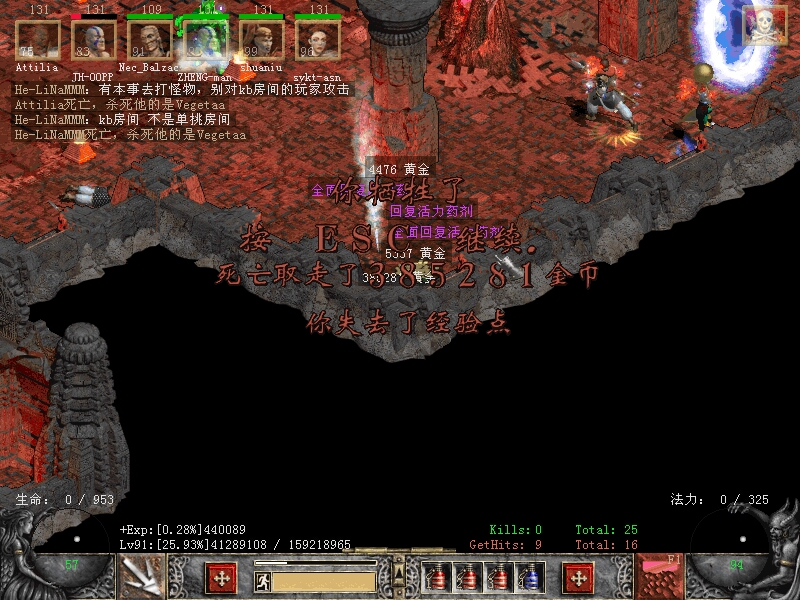Screen dimensions: 800x600
Task: Open the right skill selector marked F1
Action: tap(661, 577)
